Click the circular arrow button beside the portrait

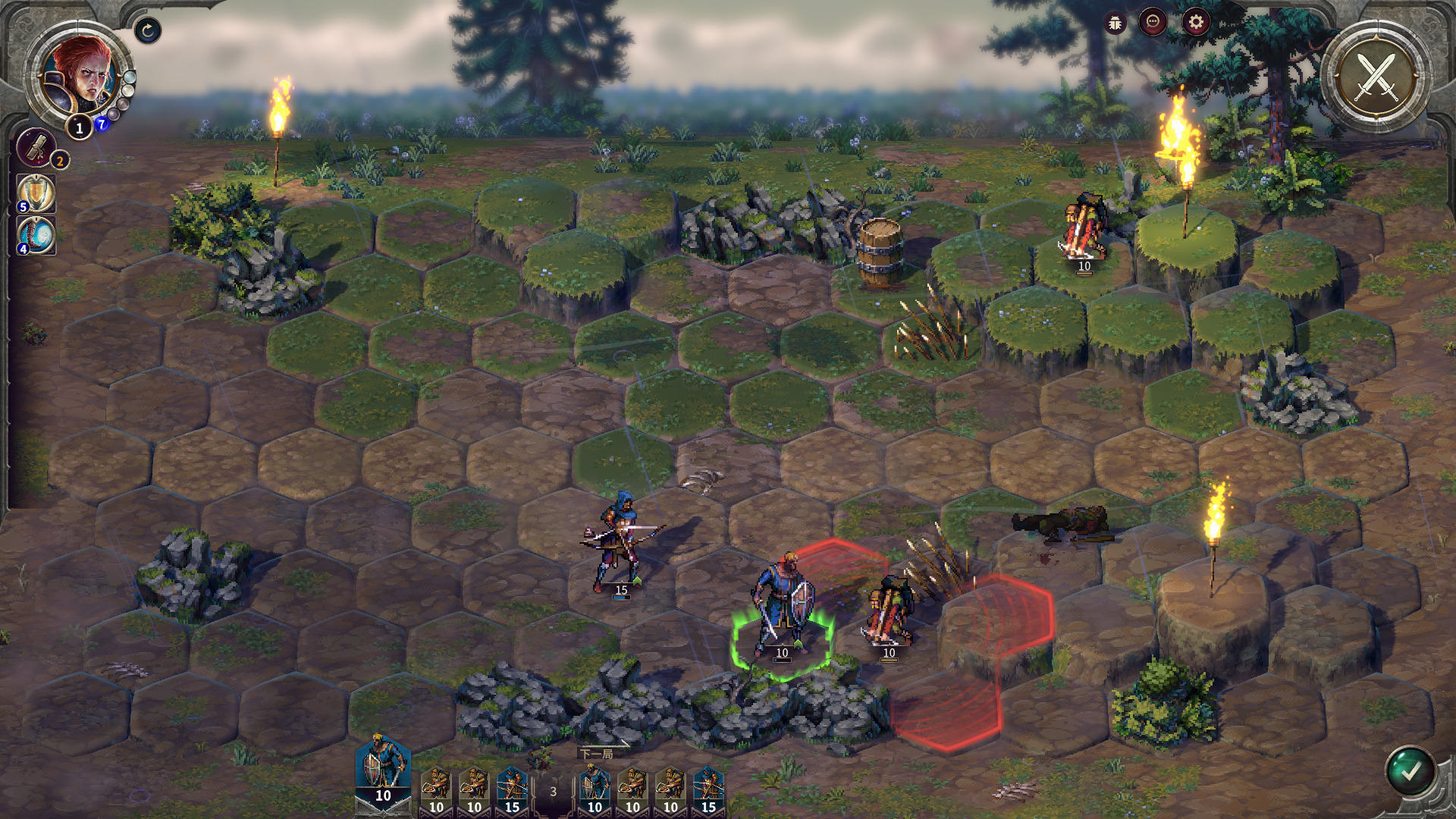click(148, 30)
